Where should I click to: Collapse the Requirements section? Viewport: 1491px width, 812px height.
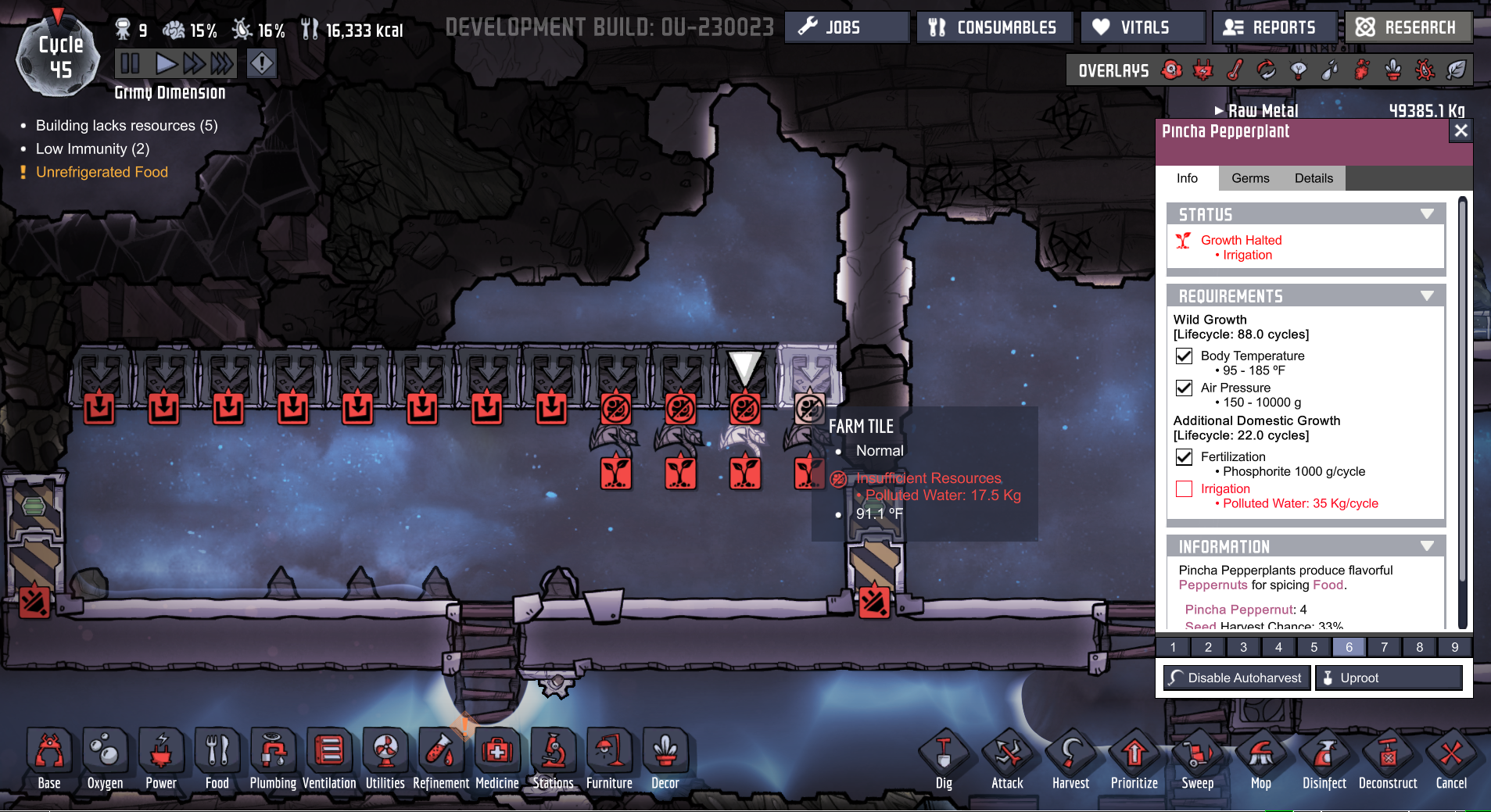(x=1427, y=296)
